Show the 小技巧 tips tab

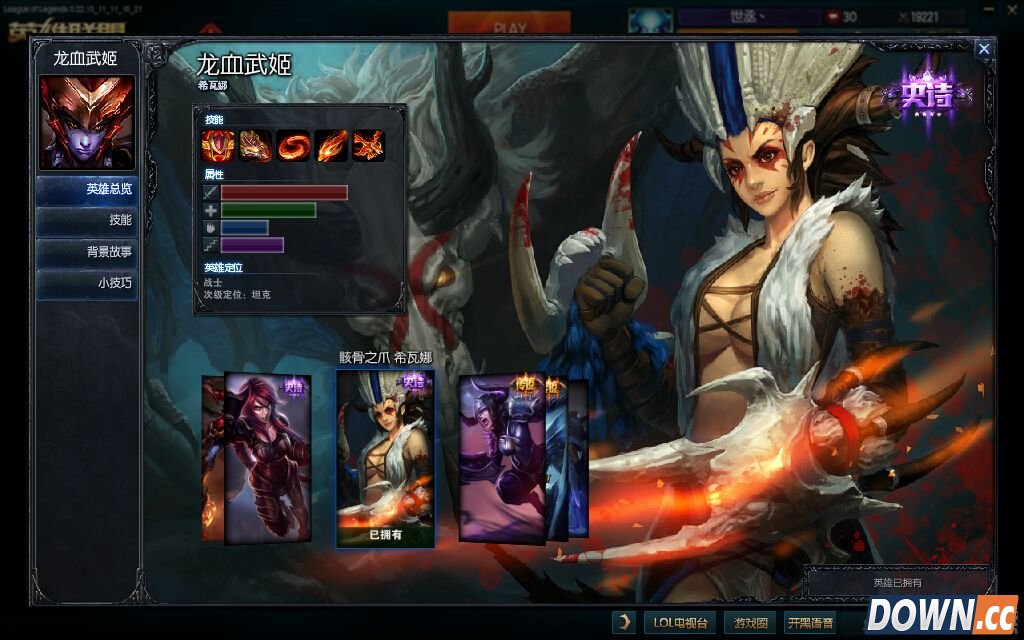(87, 283)
